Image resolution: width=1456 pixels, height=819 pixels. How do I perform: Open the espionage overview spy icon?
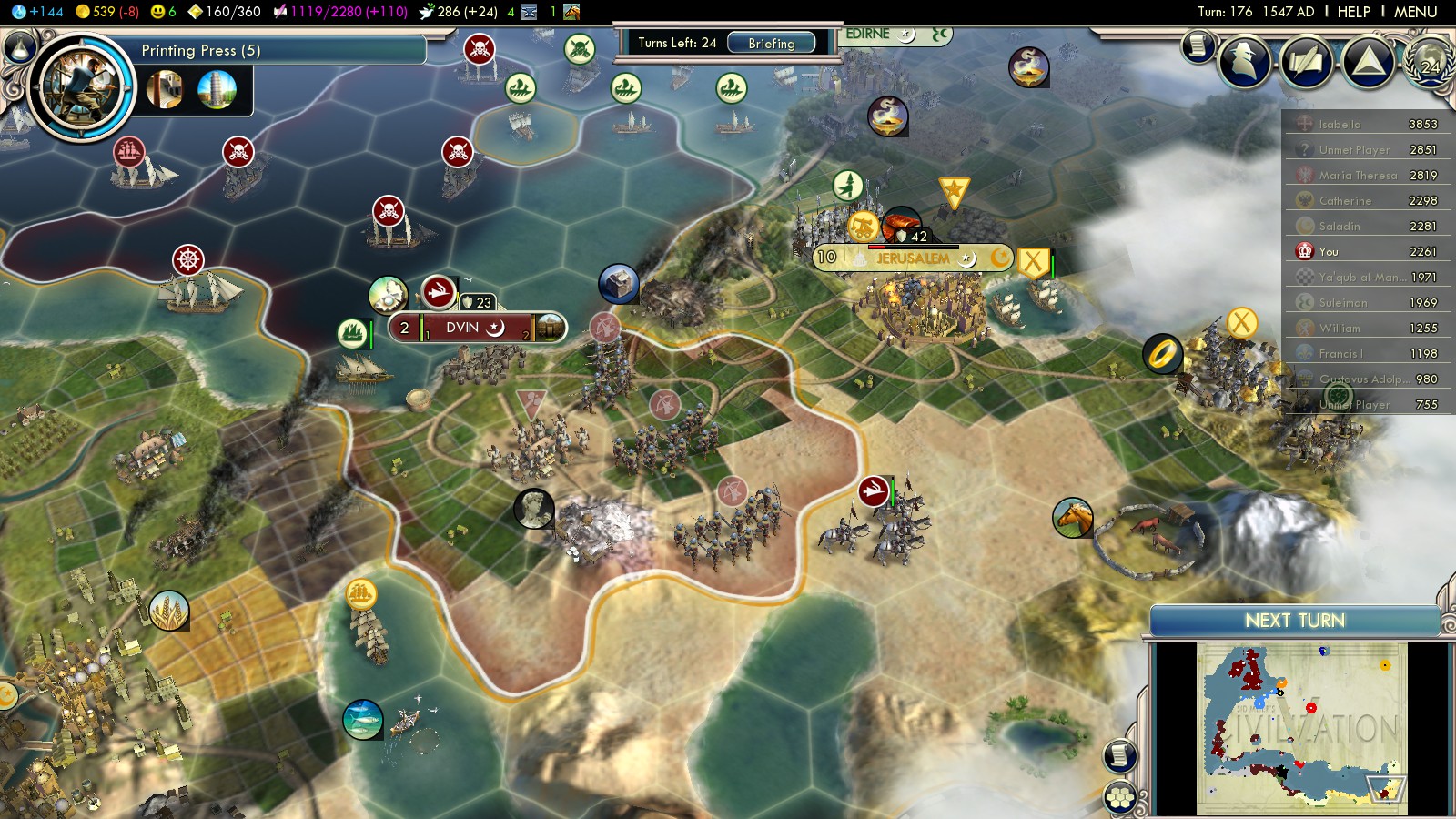coord(1245,62)
